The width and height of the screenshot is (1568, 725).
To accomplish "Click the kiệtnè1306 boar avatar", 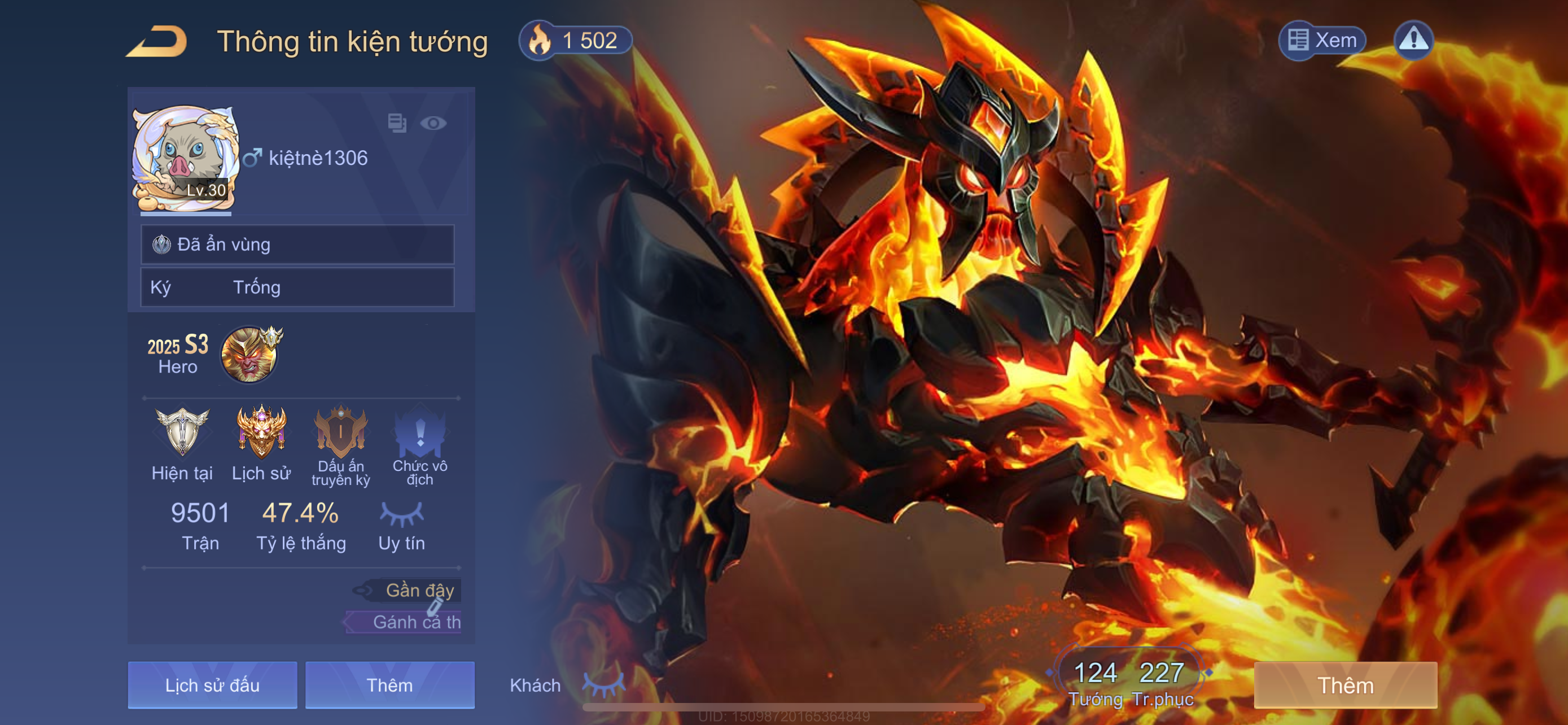I will (185, 158).
